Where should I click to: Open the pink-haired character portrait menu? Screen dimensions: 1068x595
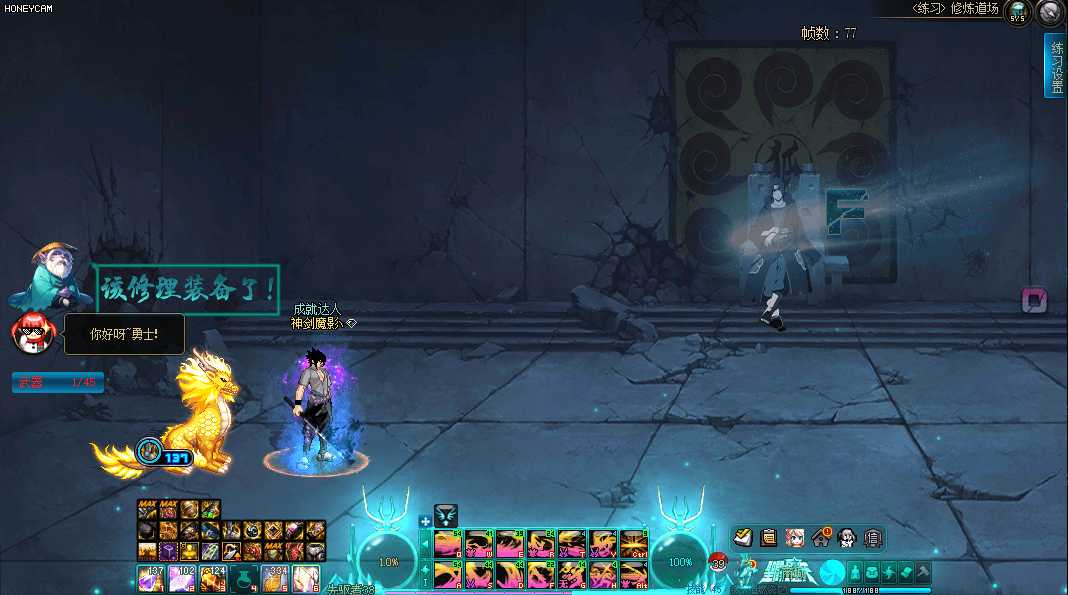coord(795,538)
